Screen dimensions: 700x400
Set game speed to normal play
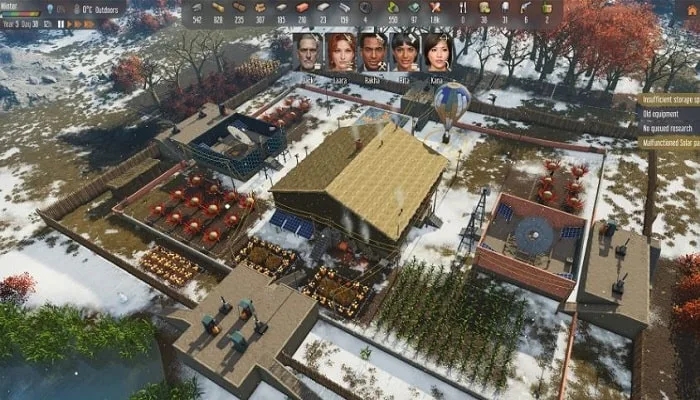[69, 23]
